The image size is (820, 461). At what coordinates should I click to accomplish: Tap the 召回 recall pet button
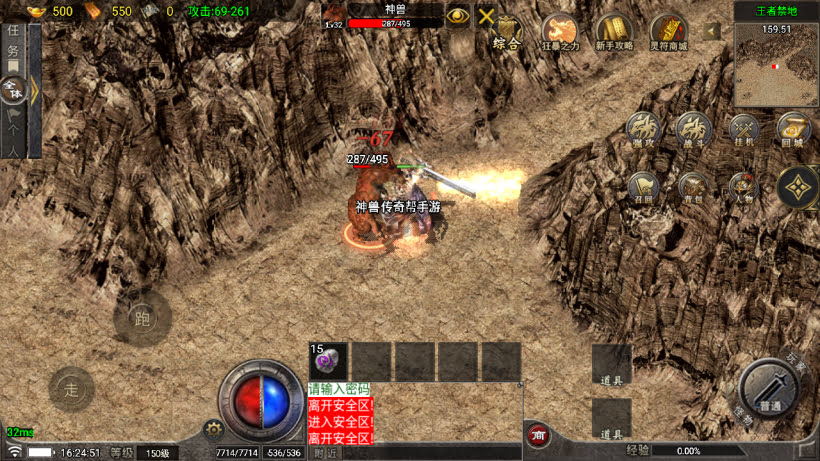pyautogui.click(x=644, y=188)
